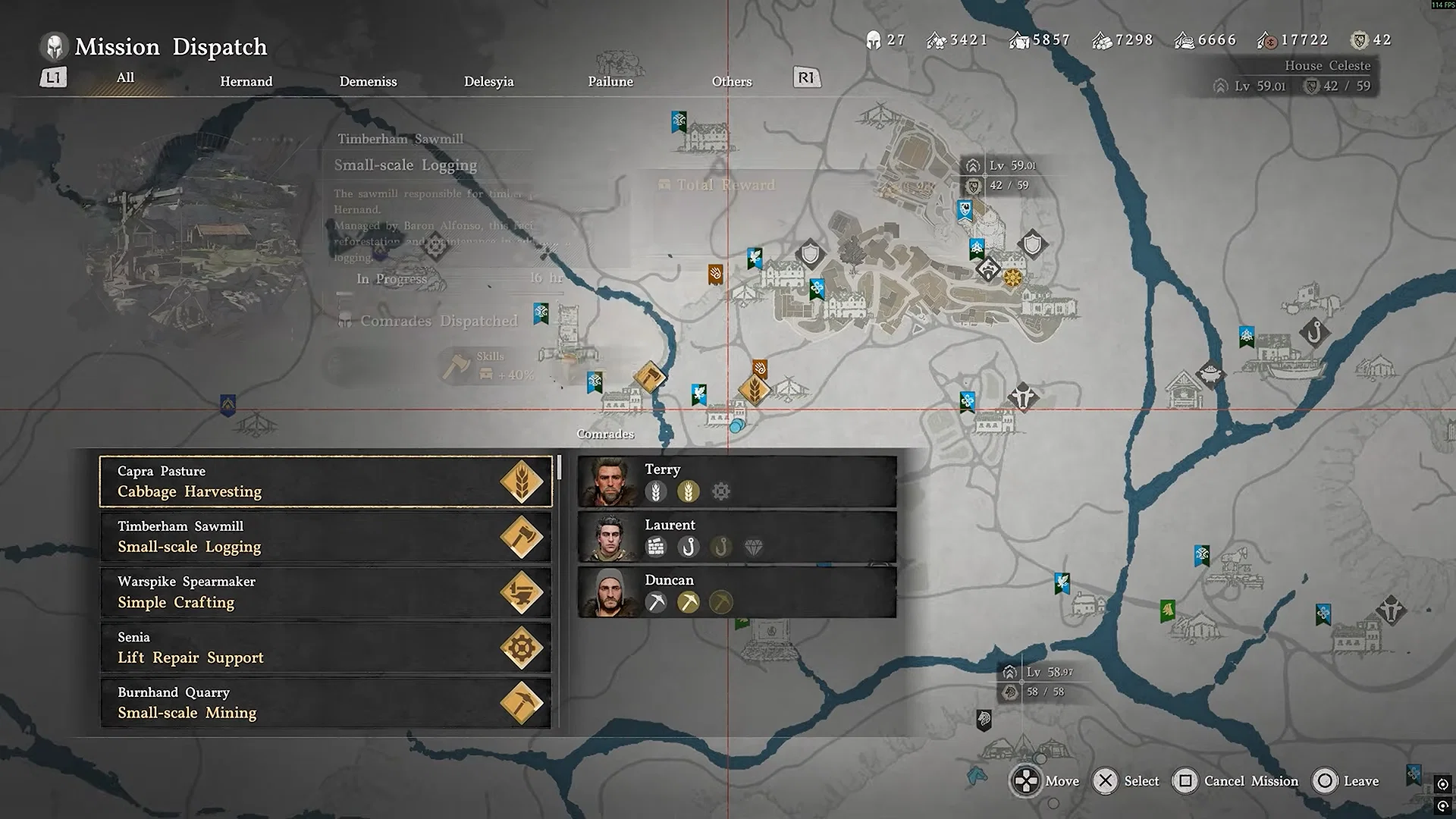Switch to the Delesyia tab
1456x819 pixels.
pyautogui.click(x=488, y=81)
